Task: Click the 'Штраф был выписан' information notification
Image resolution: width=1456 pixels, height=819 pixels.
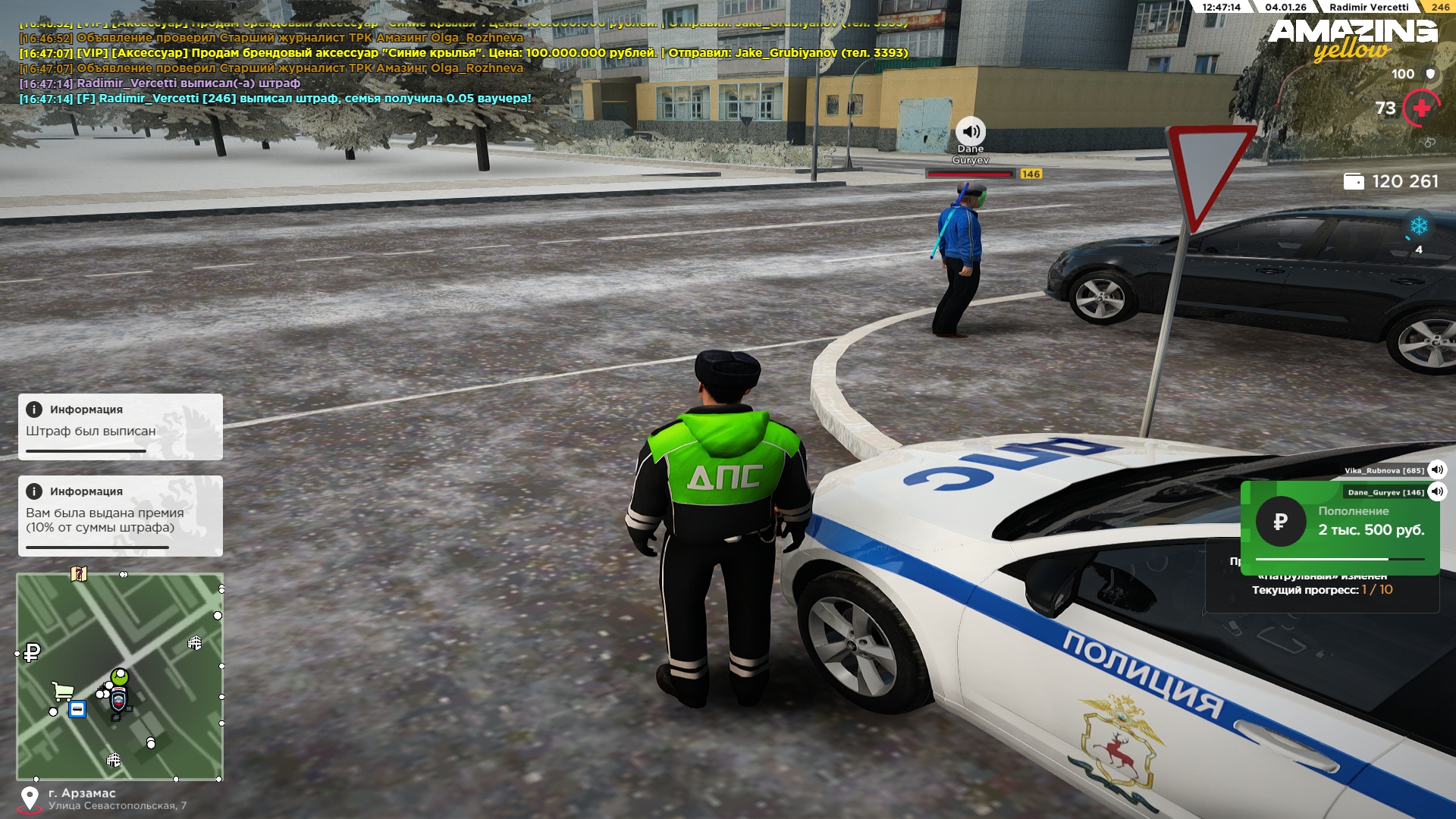Action: pos(121,426)
